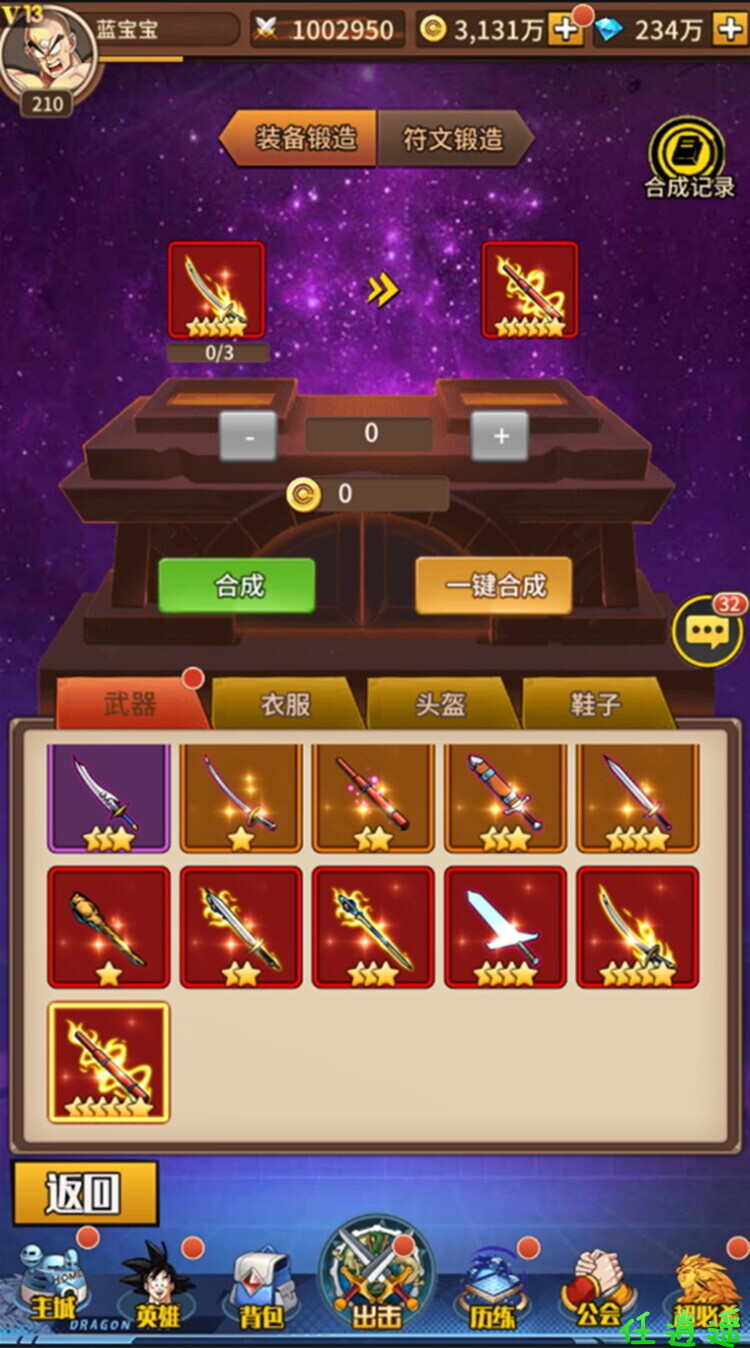Click the green 合成 synthesize button
The height and width of the screenshot is (1348, 750).
(x=237, y=585)
